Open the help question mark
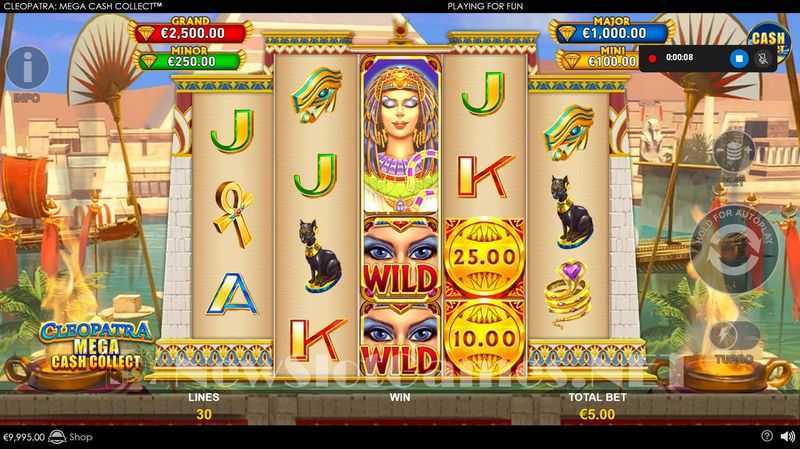Image resolution: width=800 pixels, height=449 pixels. tap(767, 437)
